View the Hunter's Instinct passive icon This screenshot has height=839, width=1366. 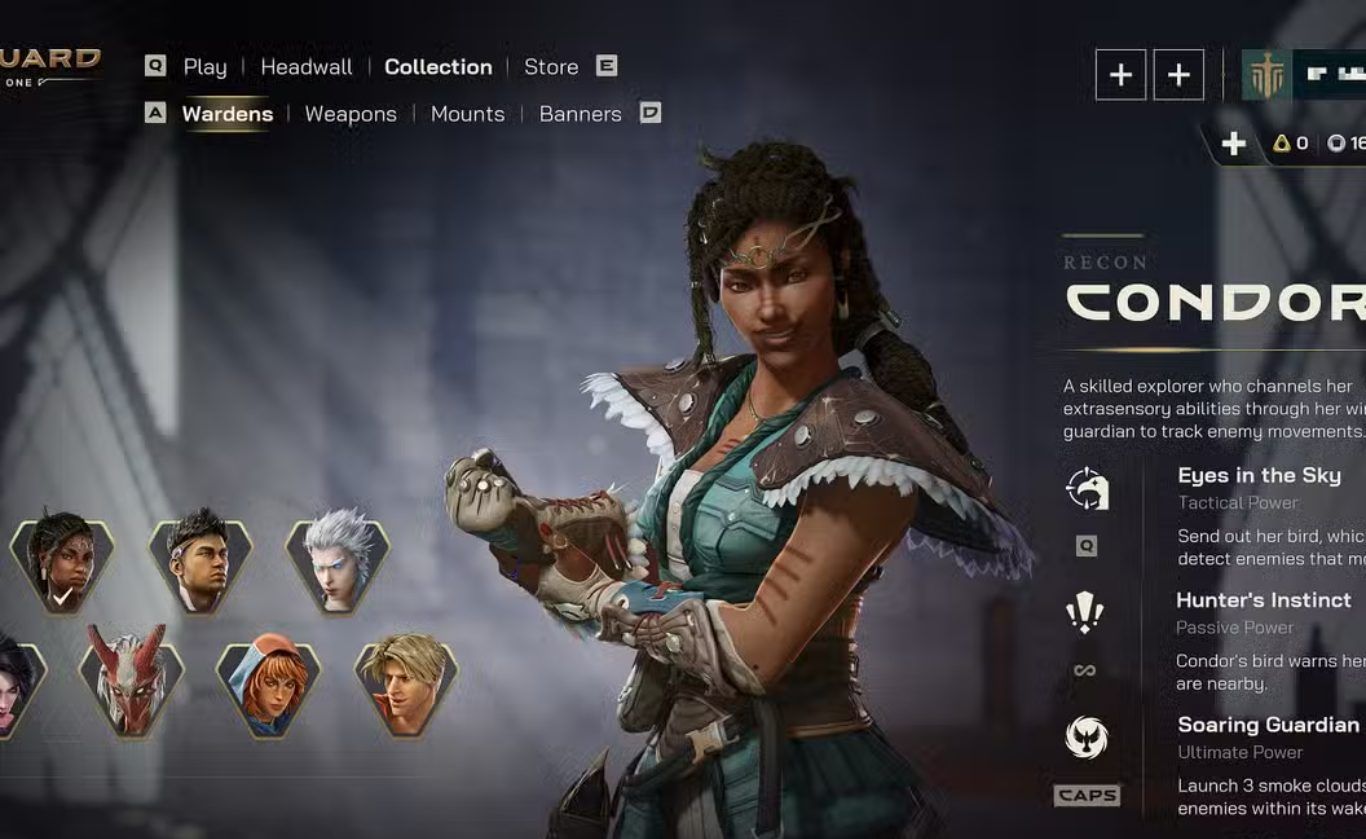1085,612
